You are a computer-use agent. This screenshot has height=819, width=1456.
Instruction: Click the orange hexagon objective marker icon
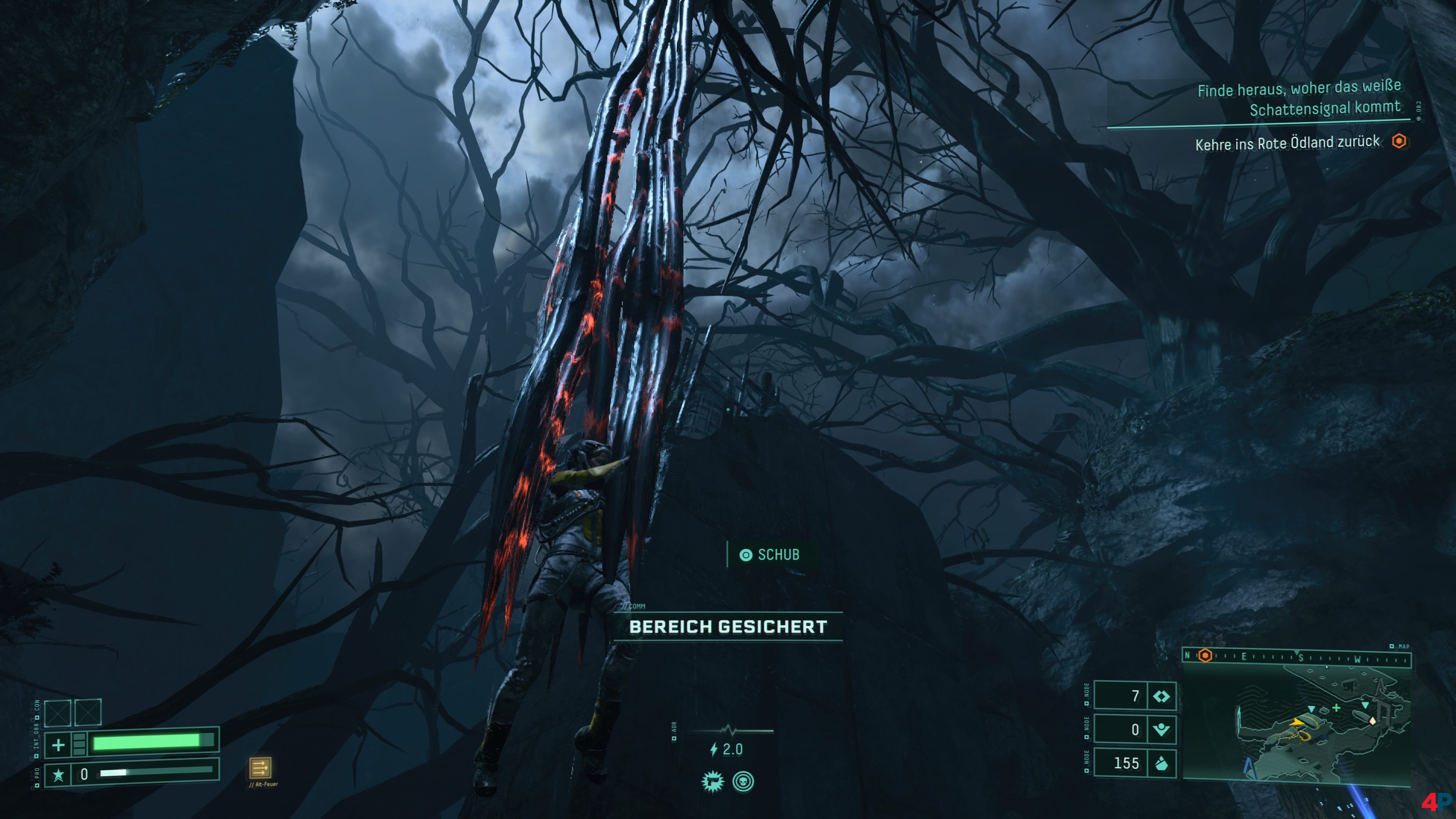click(x=1399, y=141)
